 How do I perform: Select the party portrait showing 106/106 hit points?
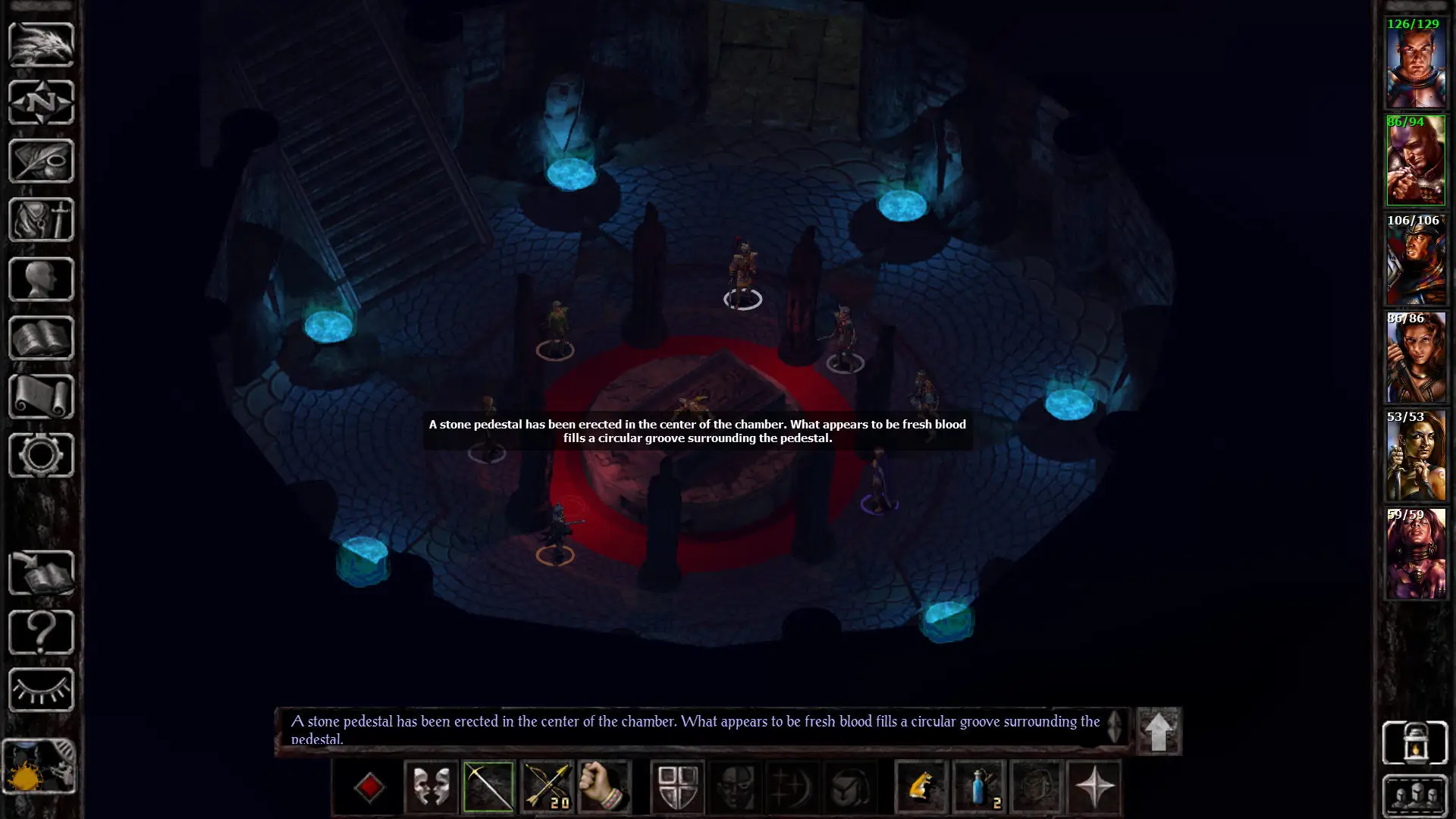pos(1415,260)
